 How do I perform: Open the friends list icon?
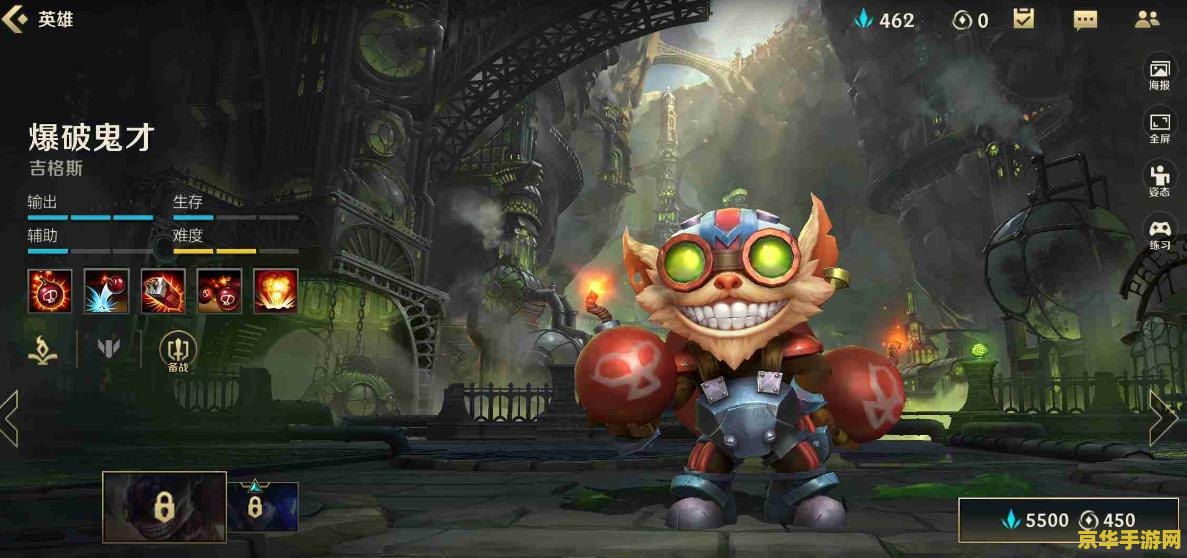[1147, 19]
